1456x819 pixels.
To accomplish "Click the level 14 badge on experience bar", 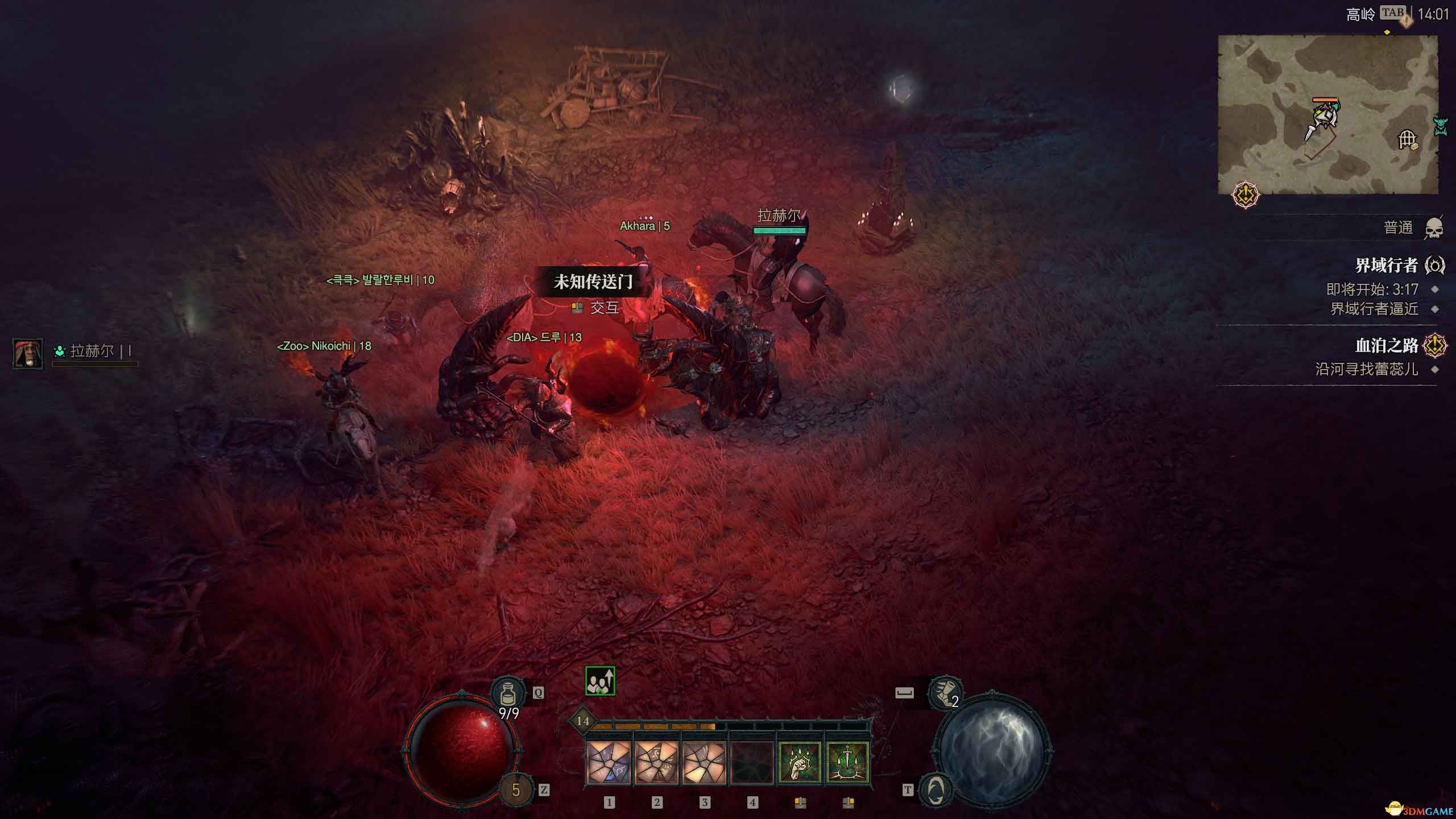I will pyautogui.click(x=582, y=721).
